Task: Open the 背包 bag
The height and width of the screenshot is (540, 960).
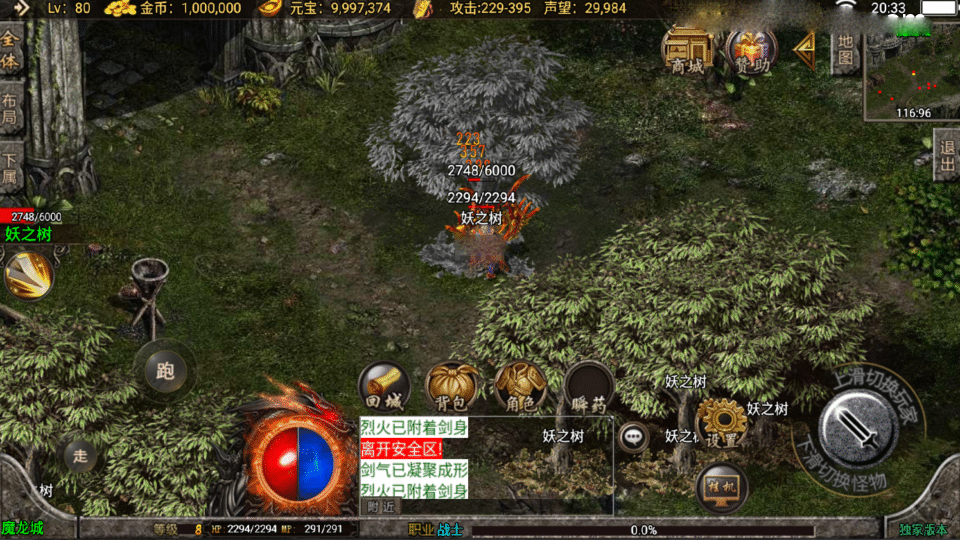Action: click(x=452, y=388)
